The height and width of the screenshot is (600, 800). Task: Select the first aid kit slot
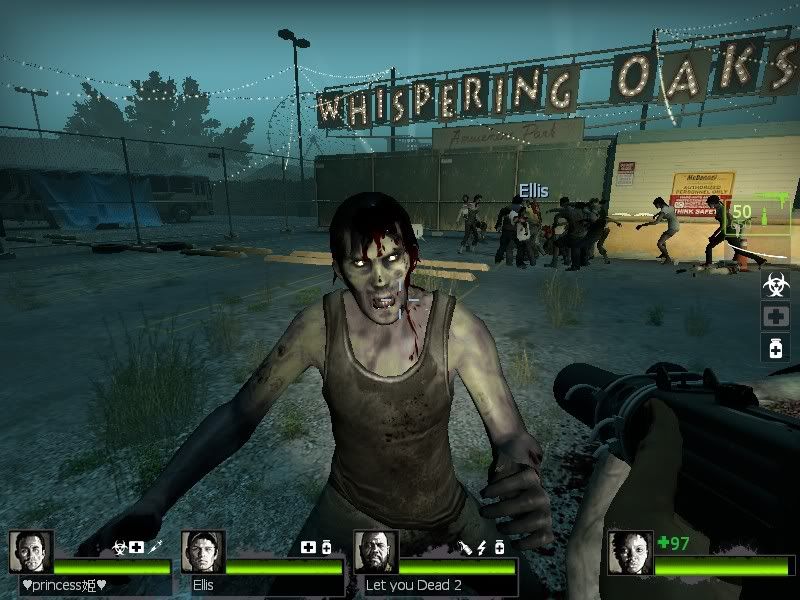pos(775,317)
